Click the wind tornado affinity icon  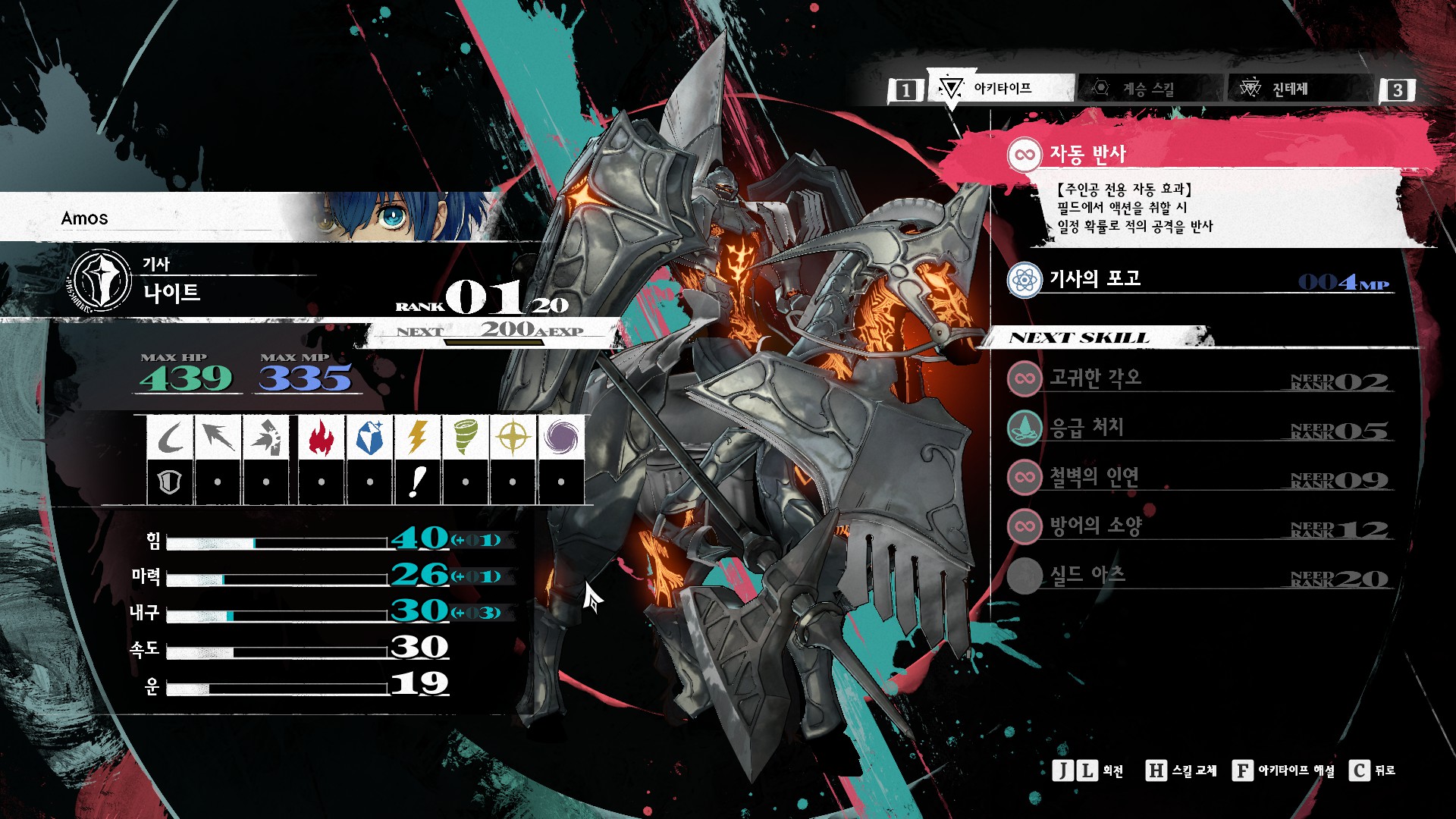(465, 438)
